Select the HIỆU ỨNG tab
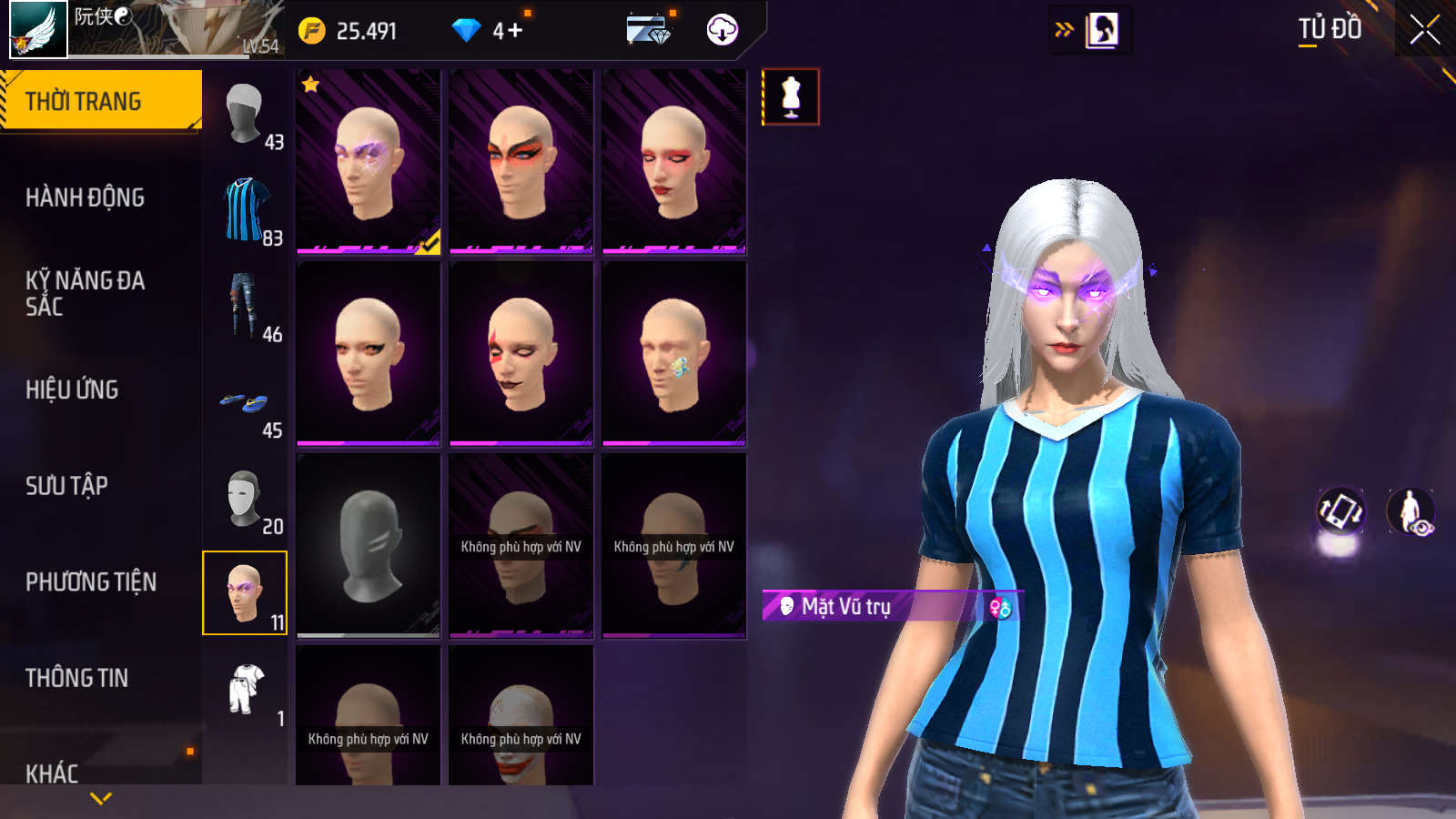The width and height of the screenshot is (1456, 819). click(72, 389)
